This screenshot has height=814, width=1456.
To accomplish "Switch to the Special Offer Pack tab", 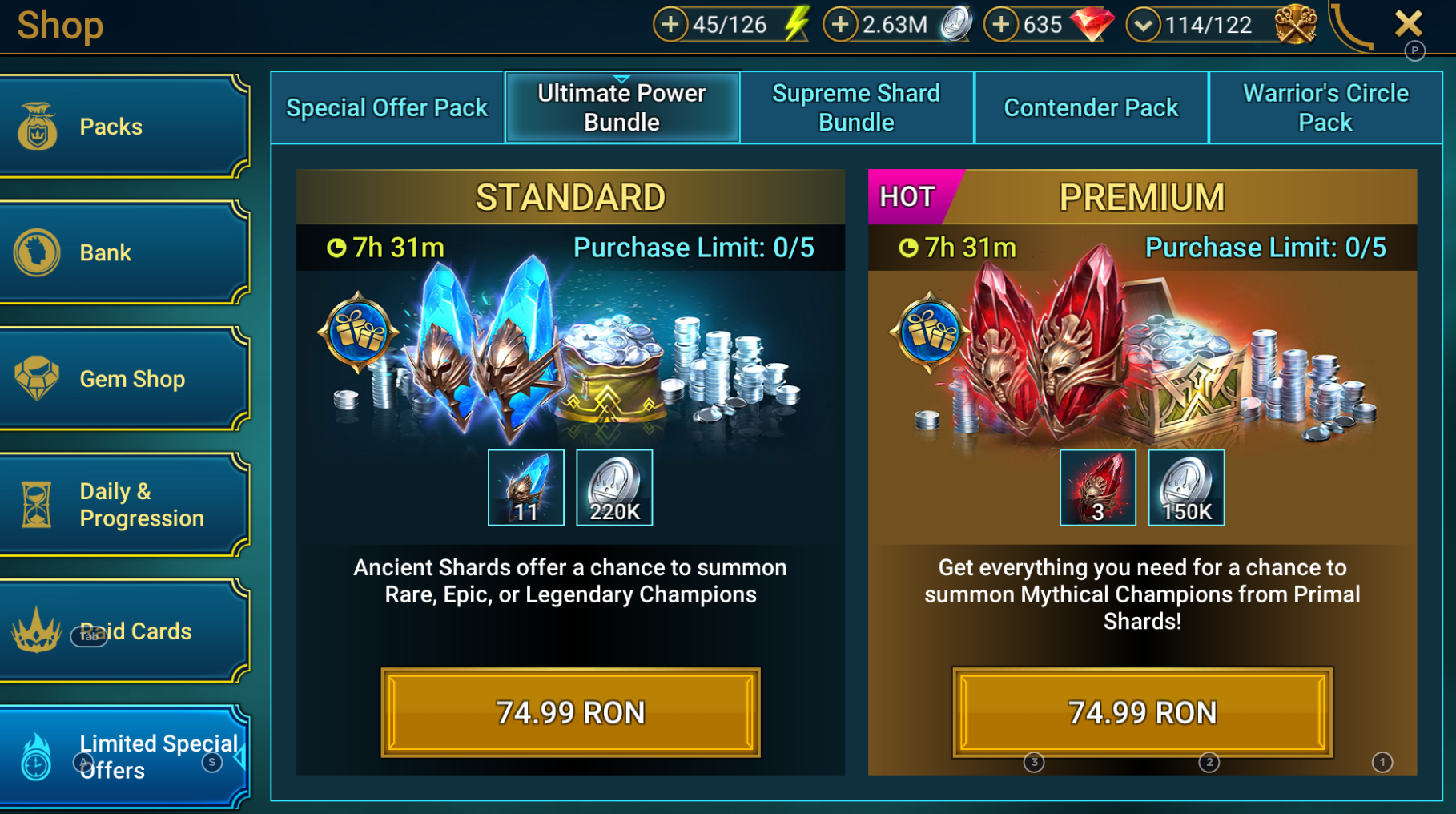I will pos(387,107).
